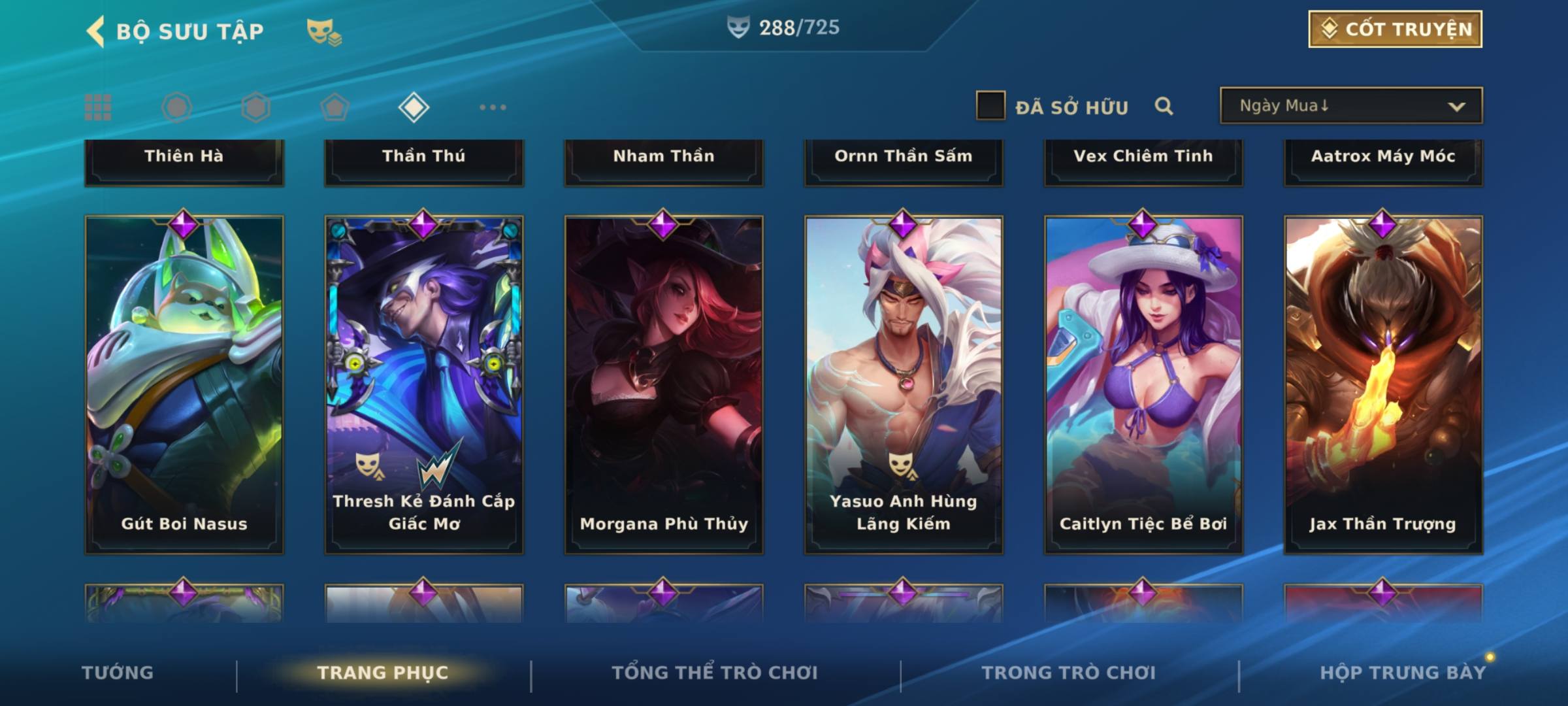The image size is (1568, 706).
Task: Pick the Caitlyn Tiệc Bể Bơi skin
Action: 1143,384
